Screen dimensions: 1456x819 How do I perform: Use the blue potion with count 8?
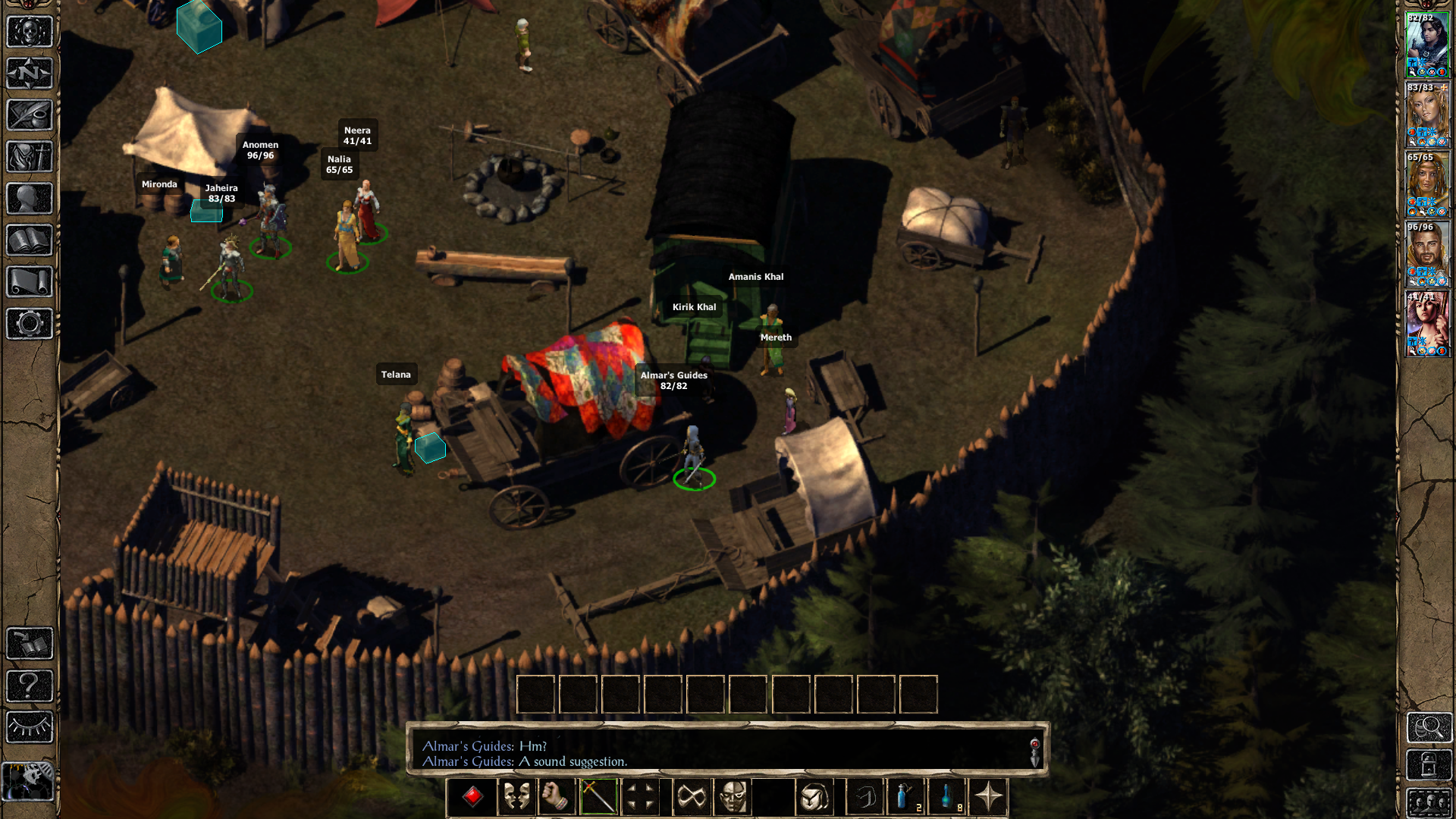pyautogui.click(x=948, y=797)
